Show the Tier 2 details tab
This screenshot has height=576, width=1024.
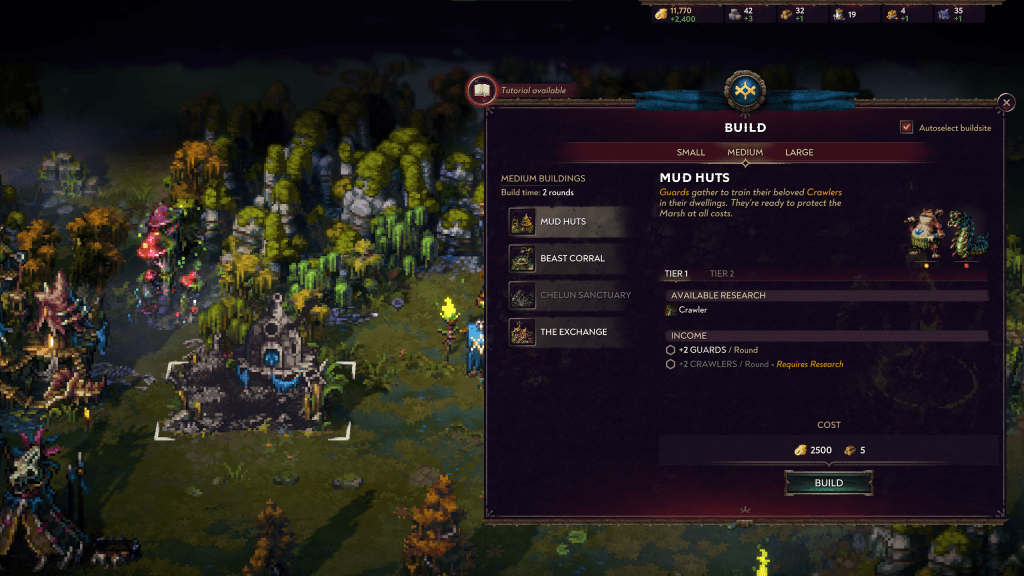[722, 273]
